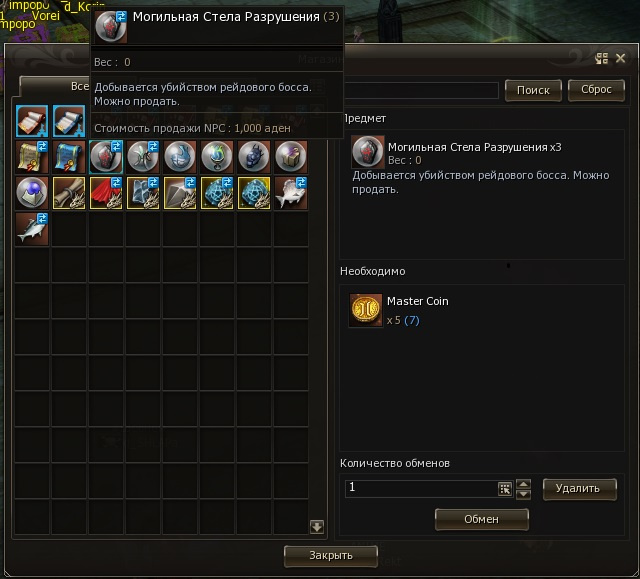This screenshot has height=579, width=640.
Task: Toggle the window layout icon beside the X
Action: click(602, 59)
